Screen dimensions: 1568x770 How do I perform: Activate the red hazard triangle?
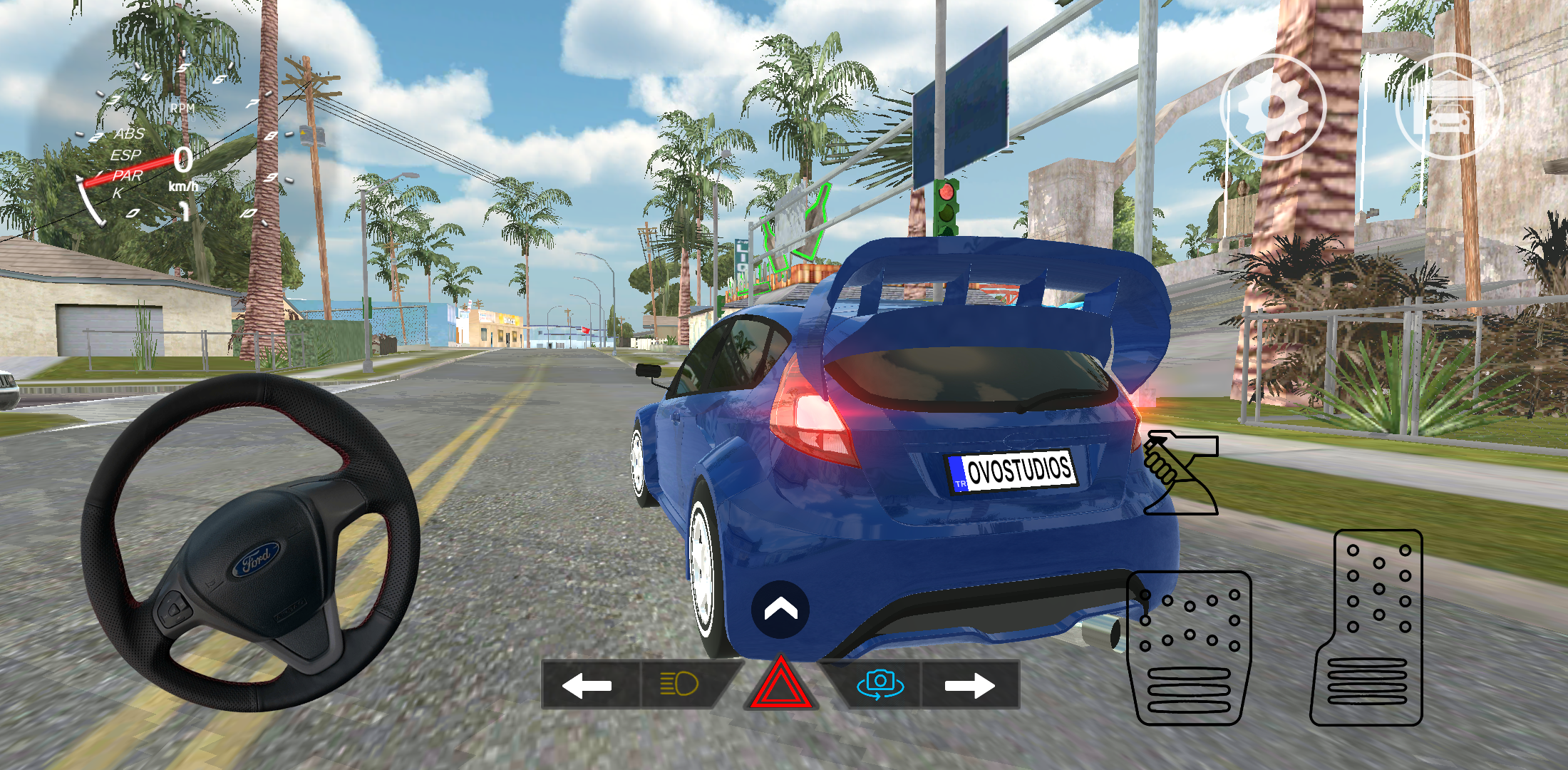tap(780, 686)
